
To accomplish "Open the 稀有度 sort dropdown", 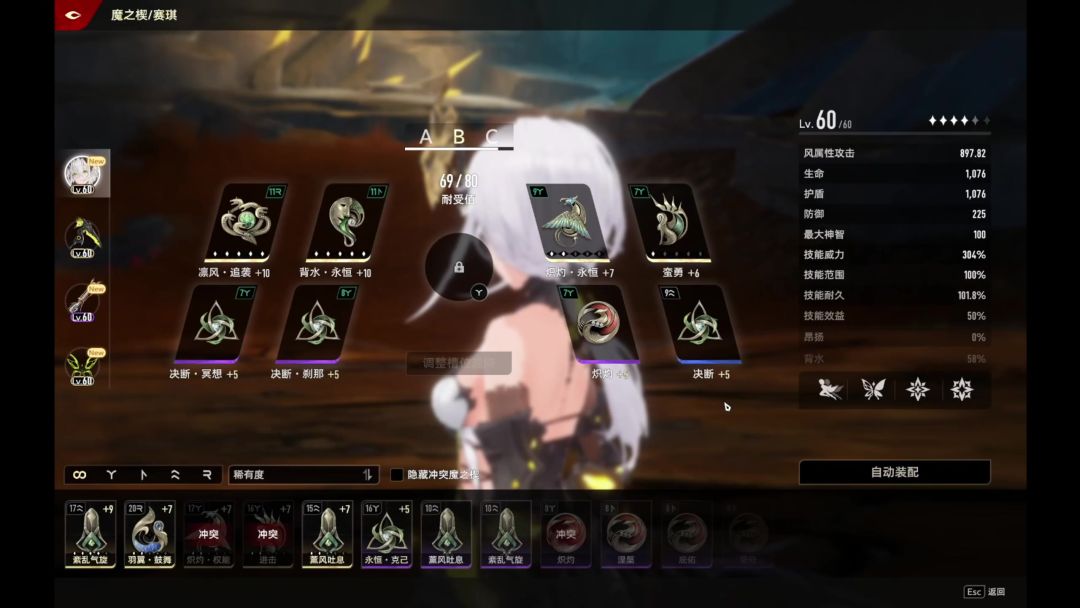I will (x=303, y=474).
